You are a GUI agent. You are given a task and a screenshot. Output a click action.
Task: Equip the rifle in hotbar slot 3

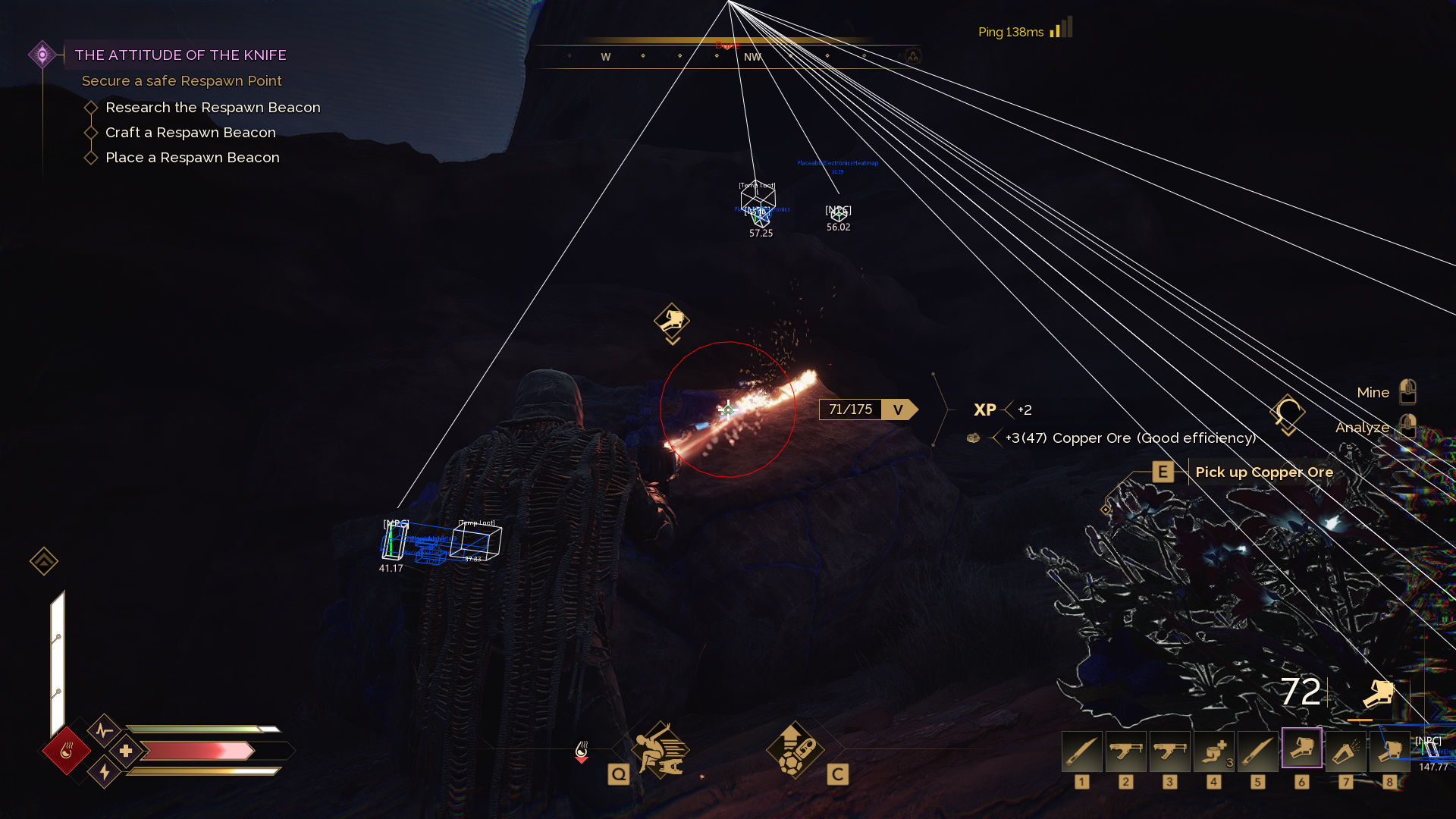tap(1169, 751)
